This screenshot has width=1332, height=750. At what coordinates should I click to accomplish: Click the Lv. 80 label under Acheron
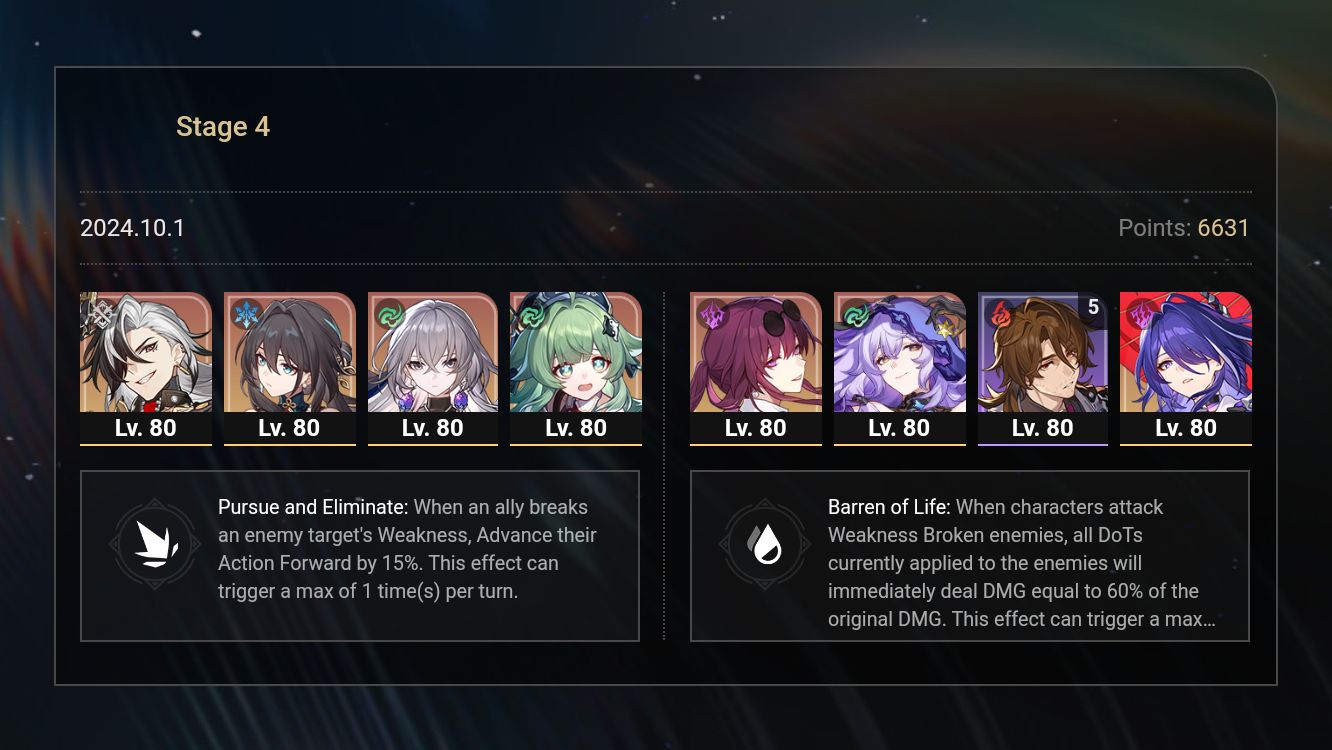pos(1186,427)
